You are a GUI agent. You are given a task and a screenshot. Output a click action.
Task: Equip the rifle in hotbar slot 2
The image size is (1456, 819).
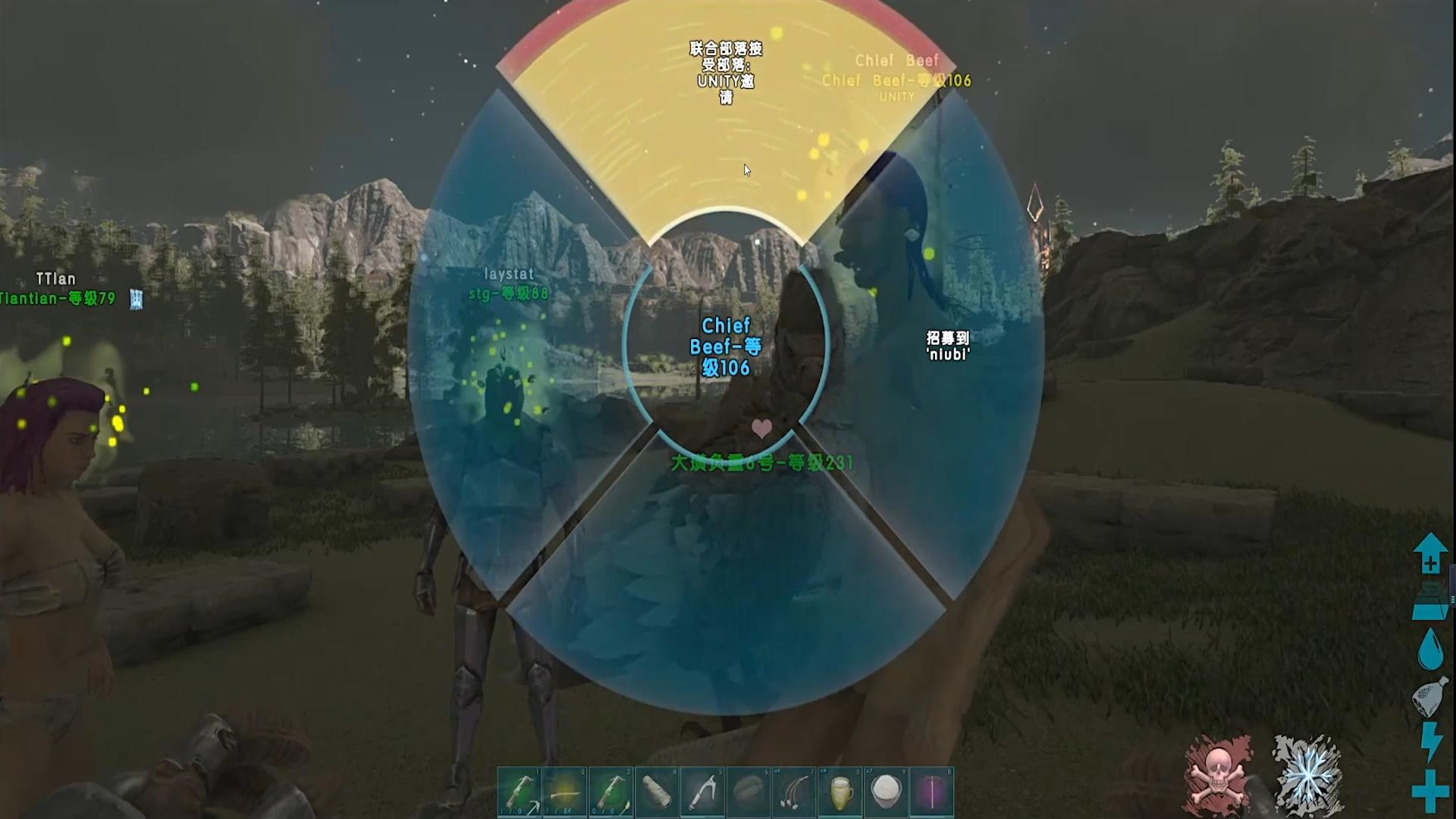pyautogui.click(x=565, y=792)
